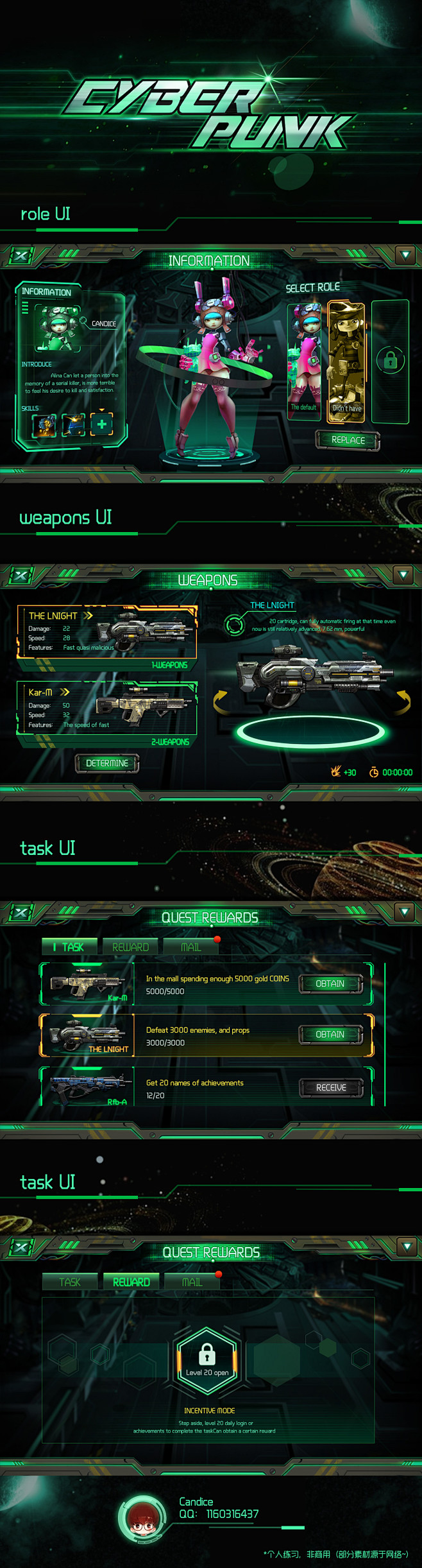Add a skill with the plus slot

click(101, 424)
